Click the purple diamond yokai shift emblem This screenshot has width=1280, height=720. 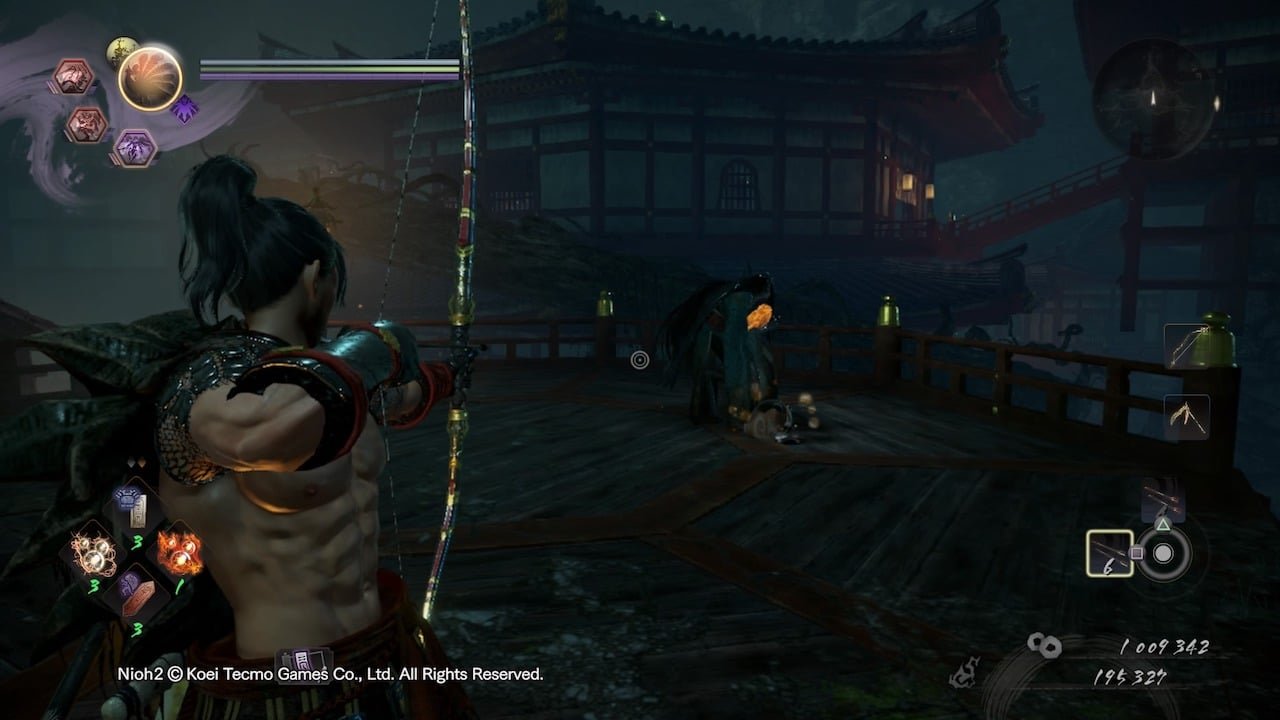coord(184,108)
